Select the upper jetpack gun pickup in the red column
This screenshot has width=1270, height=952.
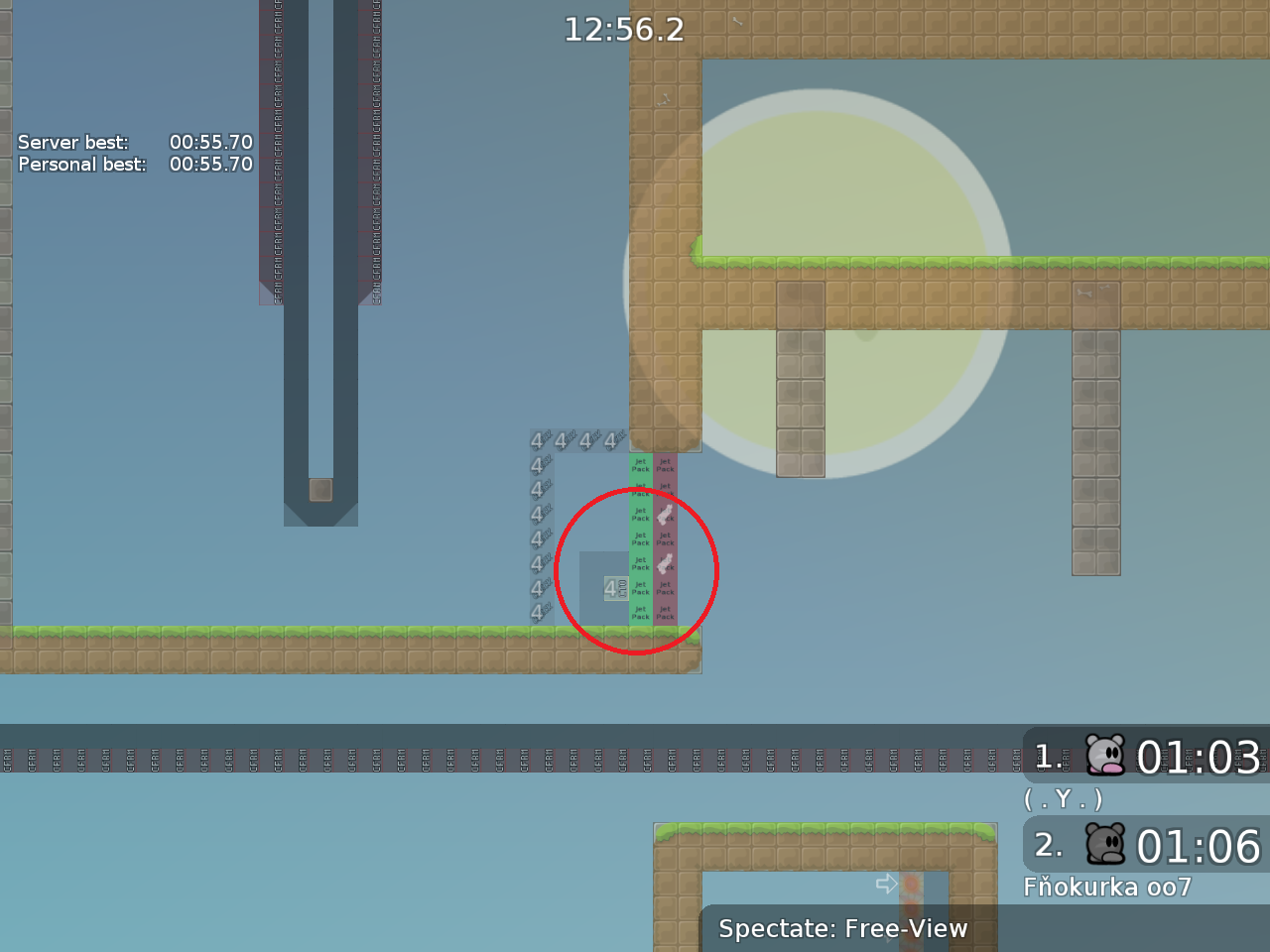[x=663, y=514]
